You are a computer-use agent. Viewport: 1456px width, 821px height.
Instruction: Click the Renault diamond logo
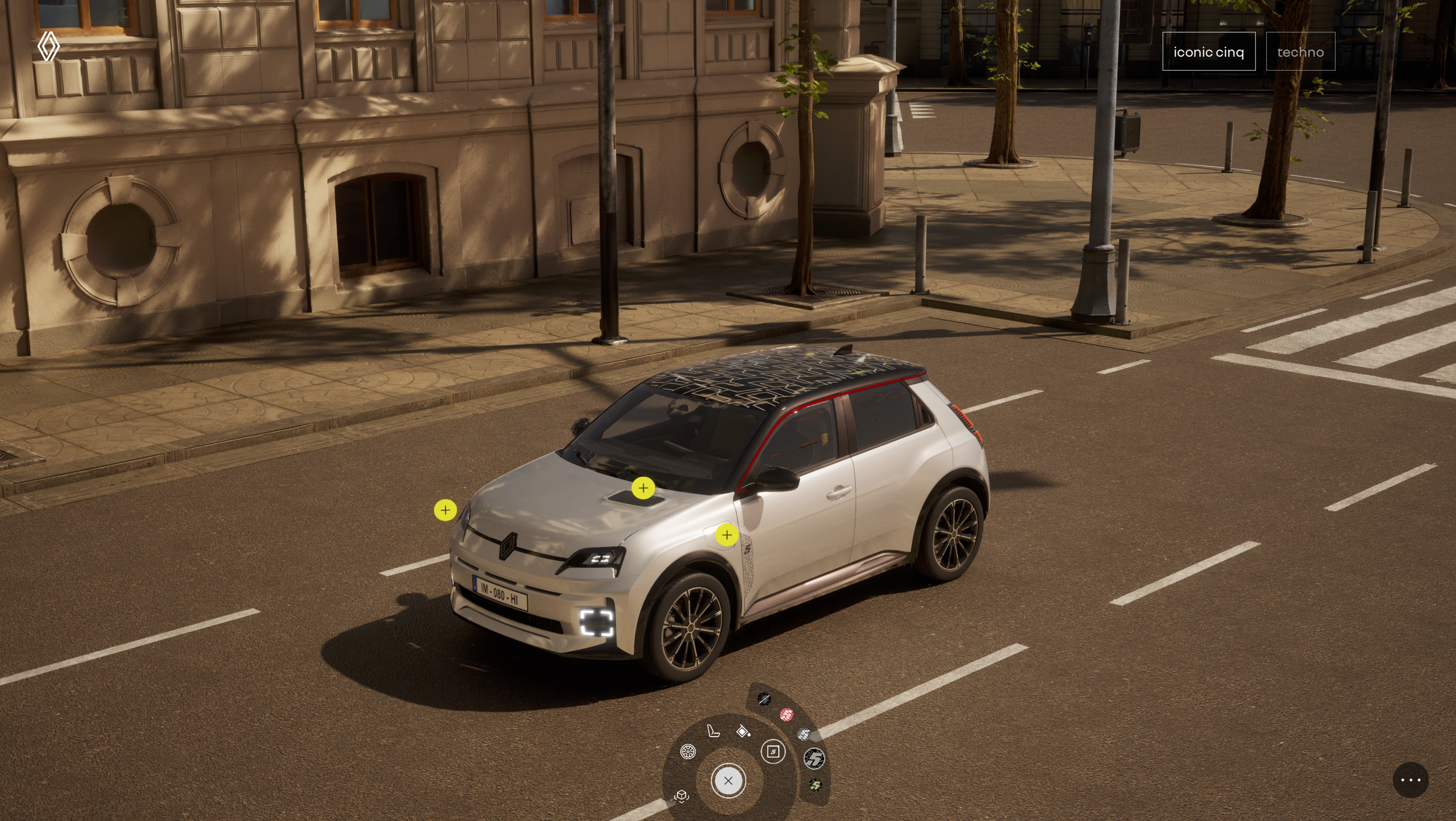pos(49,46)
